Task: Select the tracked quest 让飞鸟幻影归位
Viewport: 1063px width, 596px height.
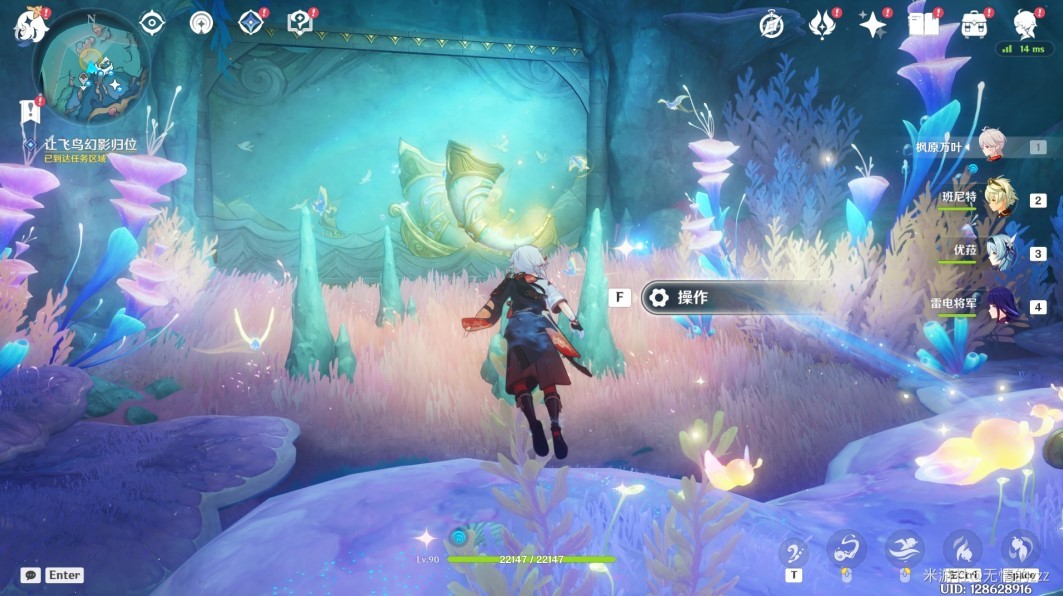Action: coord(90,144)
